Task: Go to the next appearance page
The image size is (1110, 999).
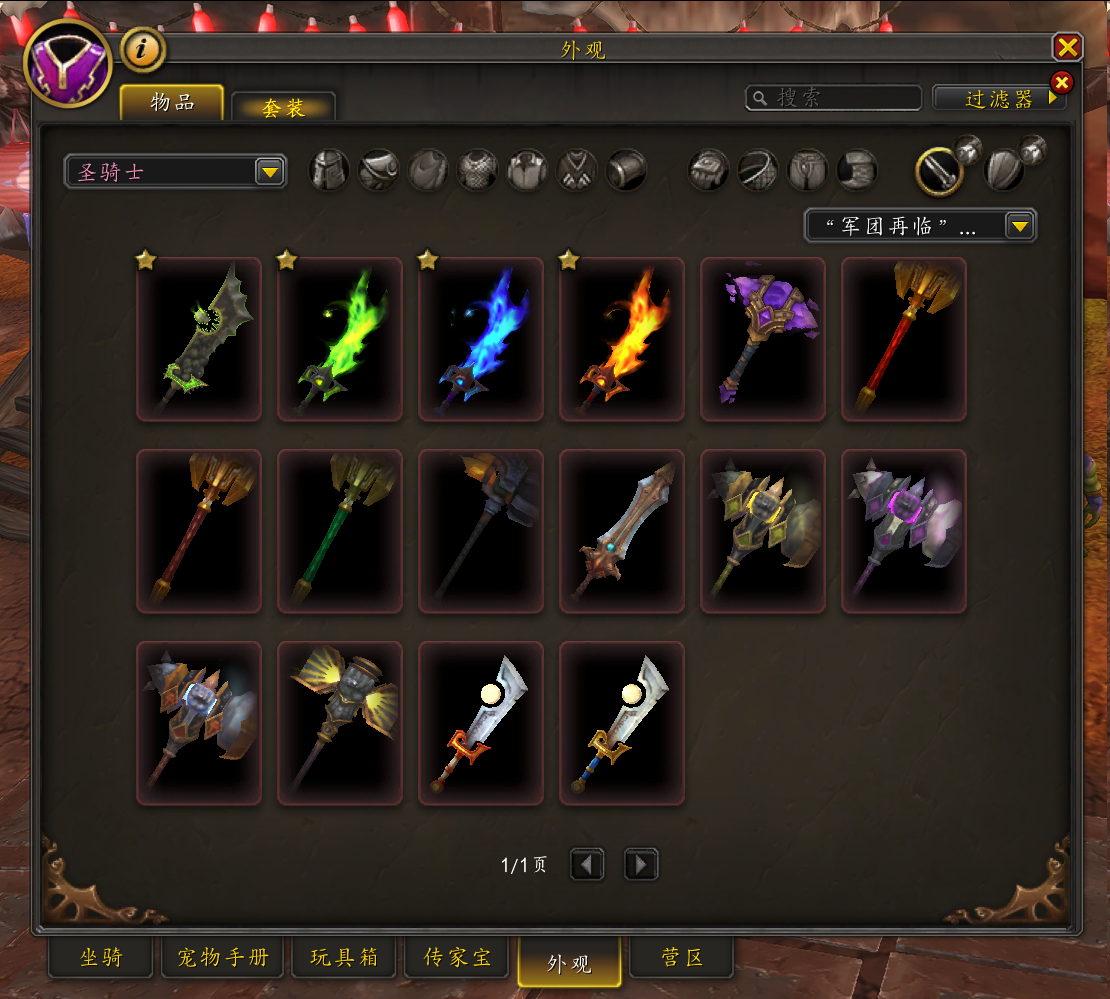Action: pos(641,864)
